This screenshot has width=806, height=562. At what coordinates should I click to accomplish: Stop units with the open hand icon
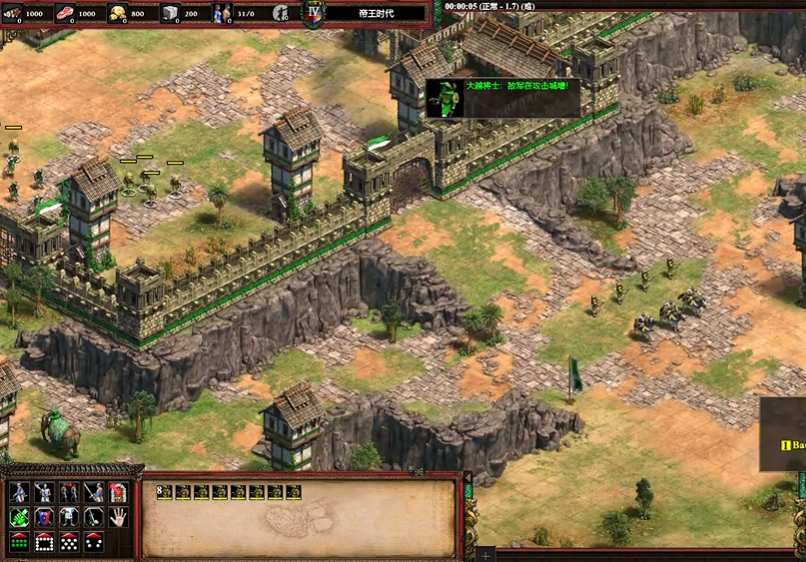(x=118, y=517)
